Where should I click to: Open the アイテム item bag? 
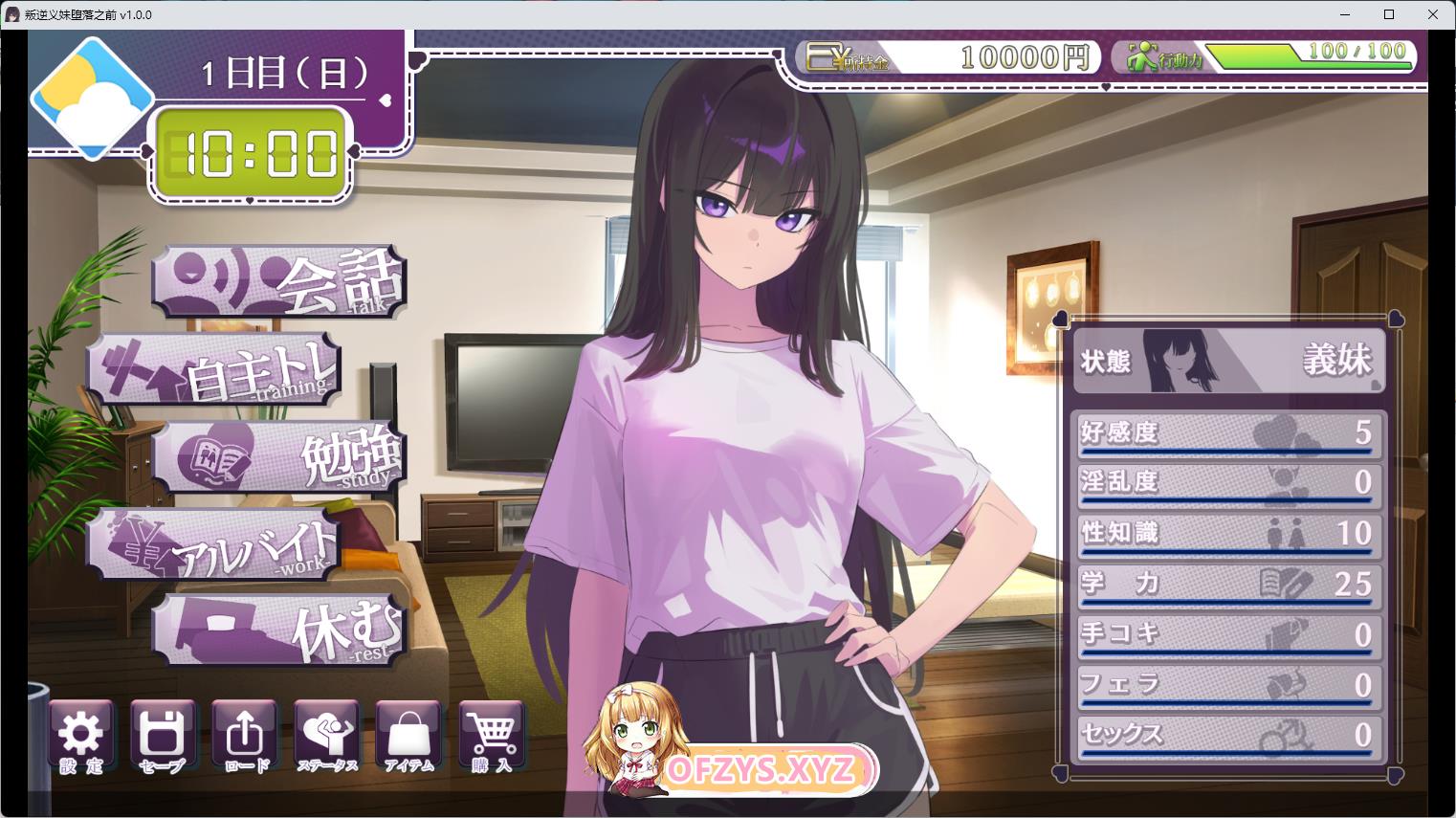pyautogui.click(x=408, y=738)
